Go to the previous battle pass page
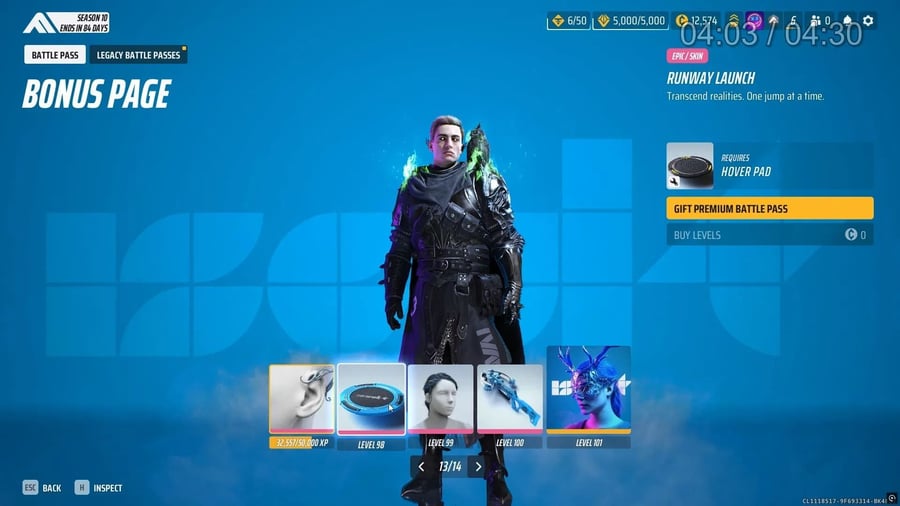900x506 pixels. 421,466
